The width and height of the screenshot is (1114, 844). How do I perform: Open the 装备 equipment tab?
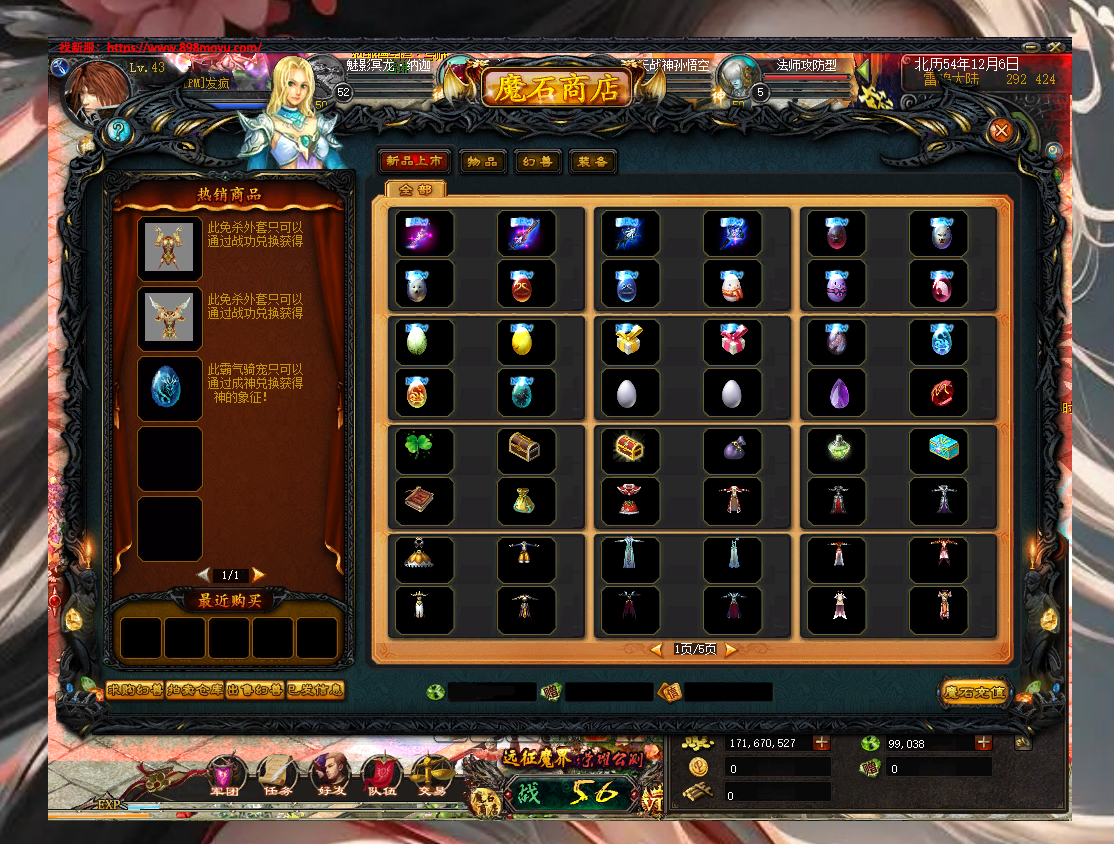pos(592,162)
